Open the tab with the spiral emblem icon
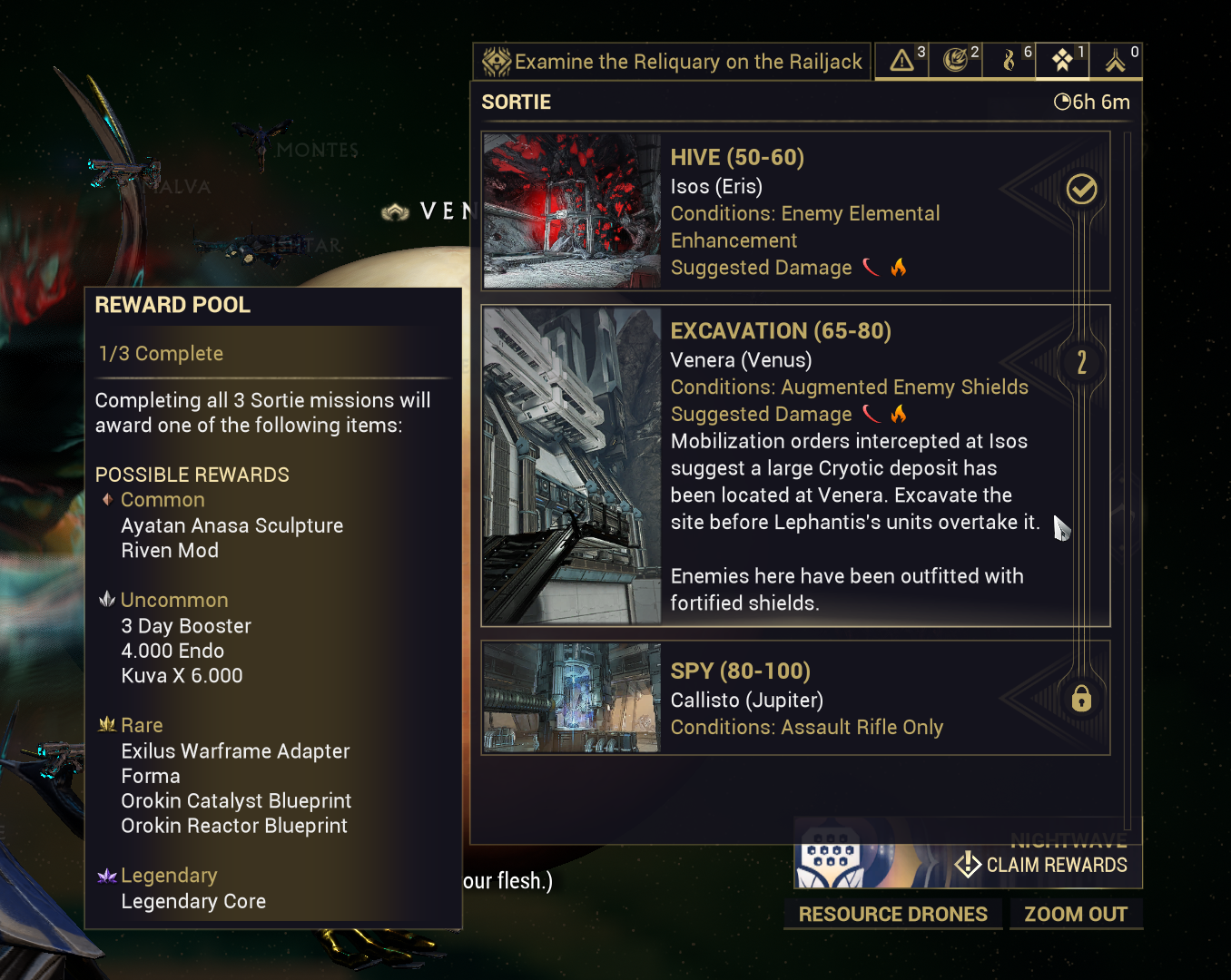 click(x=956, y=61)
